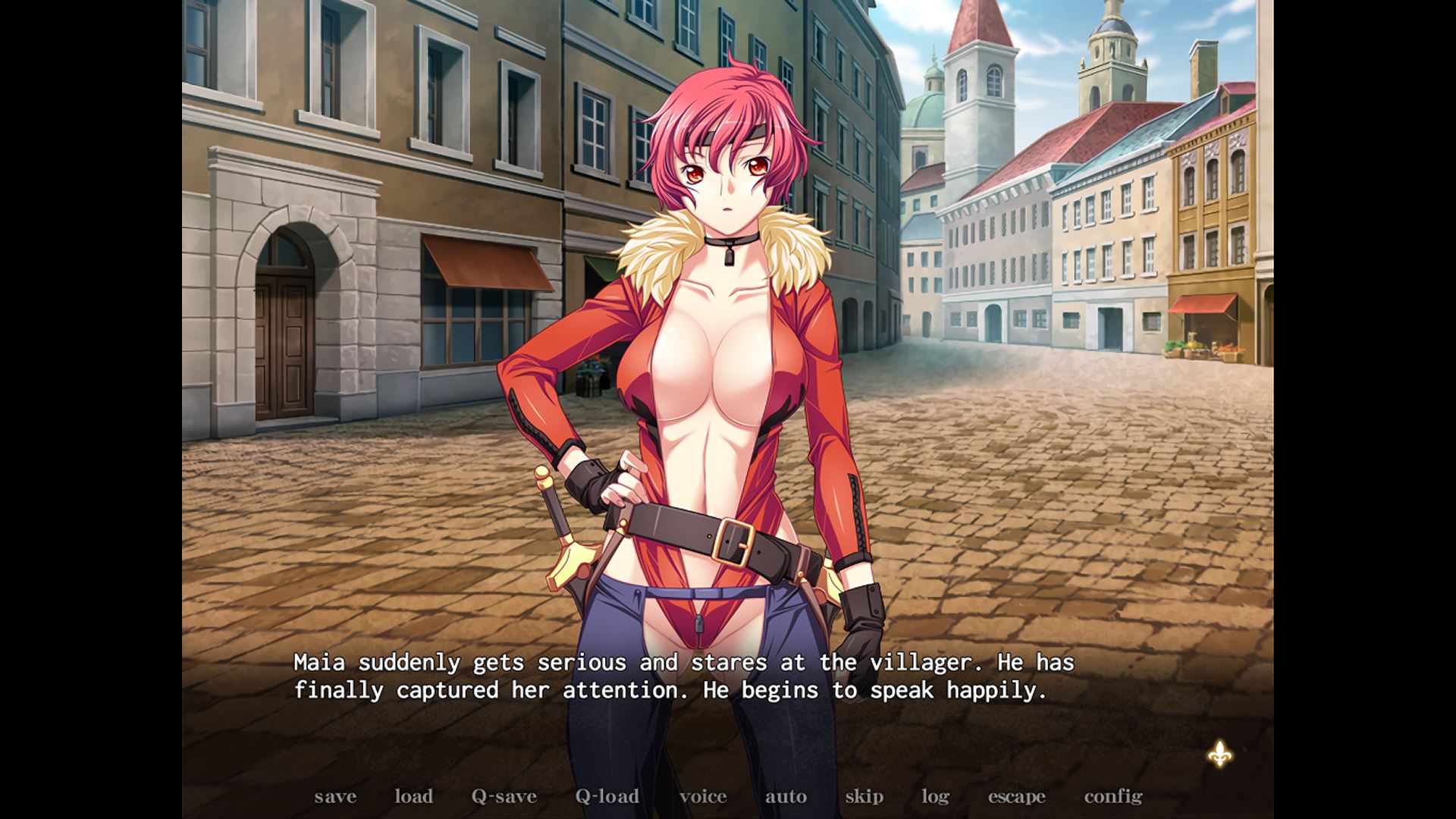Advance text via fleur-de-lis icon

pos(1219,754)
